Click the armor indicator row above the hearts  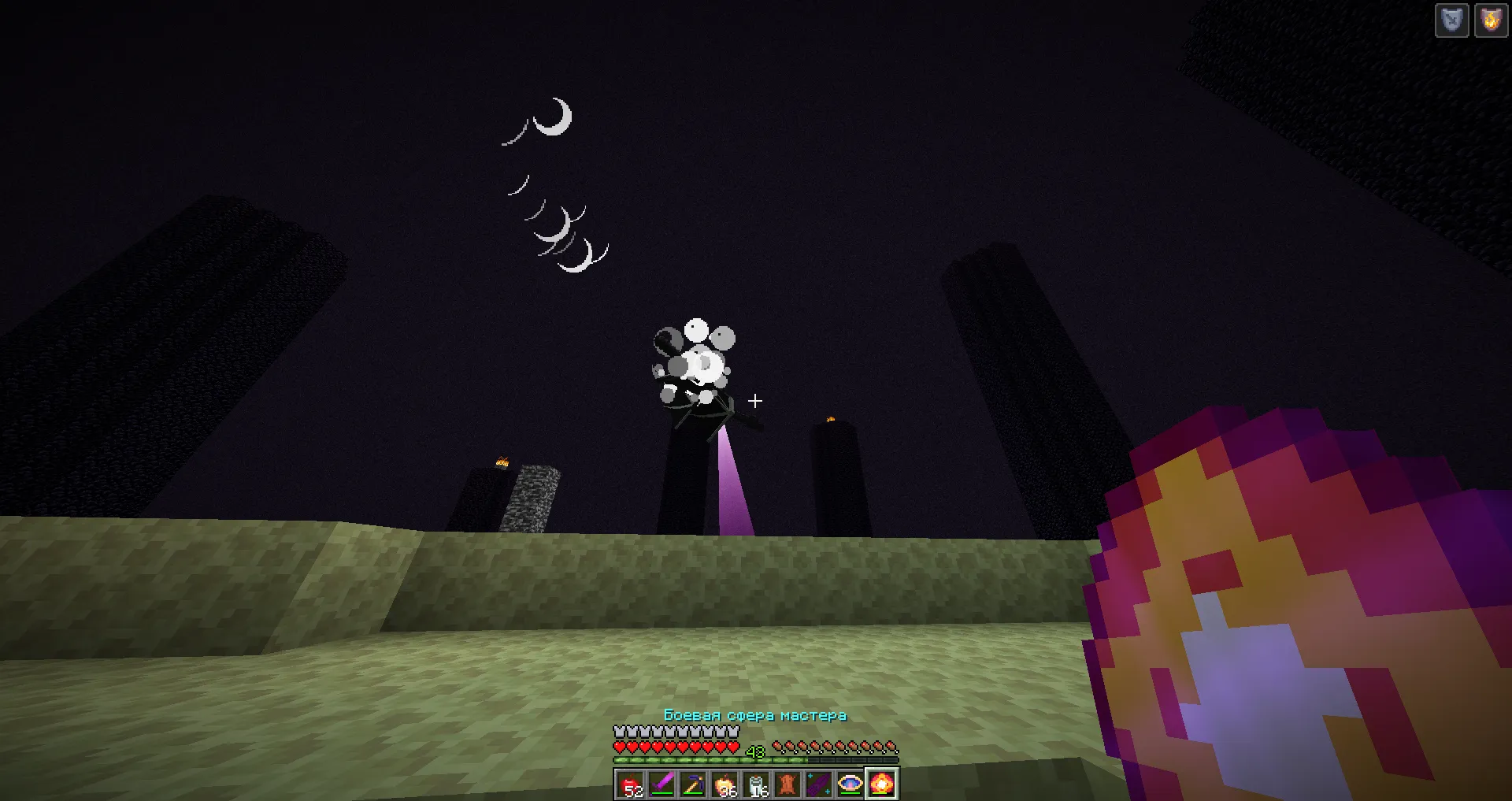tap(677, 731)
